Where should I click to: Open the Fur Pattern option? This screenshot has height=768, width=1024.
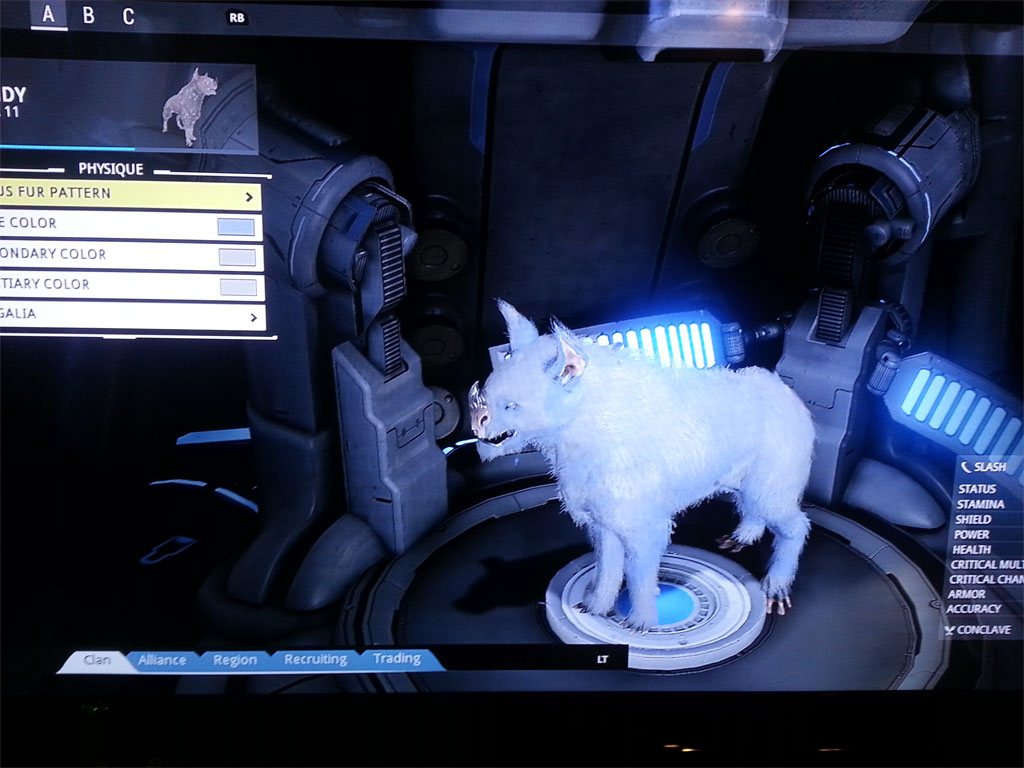click(x=130, y=194)
